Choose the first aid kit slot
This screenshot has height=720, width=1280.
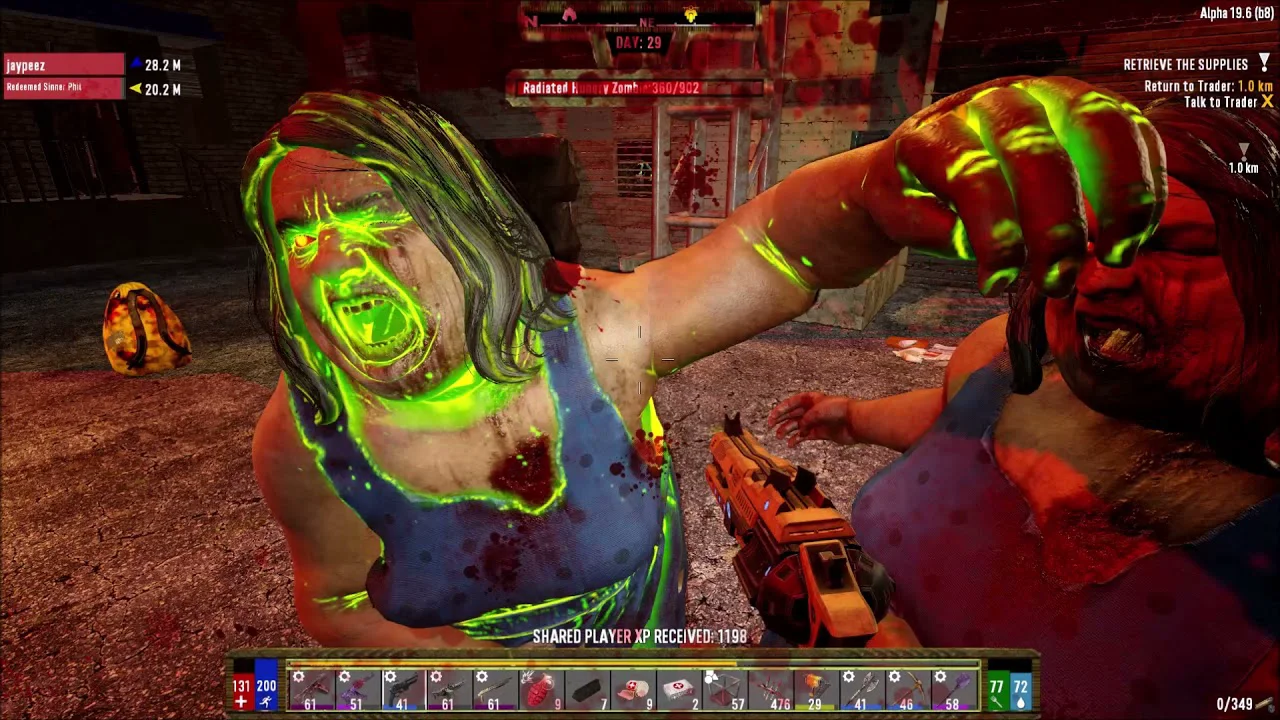coord(678,690)
